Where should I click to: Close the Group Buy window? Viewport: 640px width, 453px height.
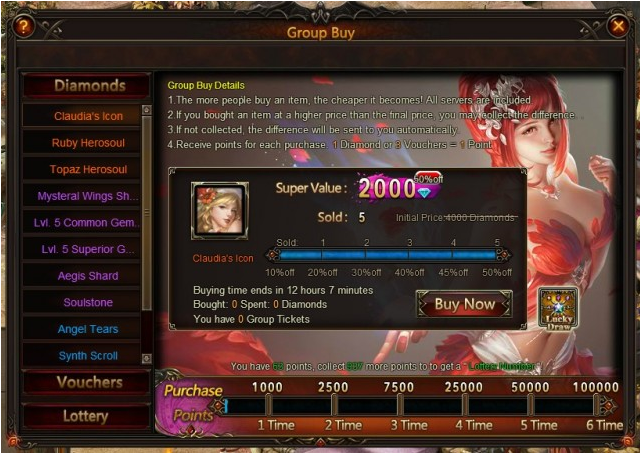pyautogui.click(x=617, y=27)
